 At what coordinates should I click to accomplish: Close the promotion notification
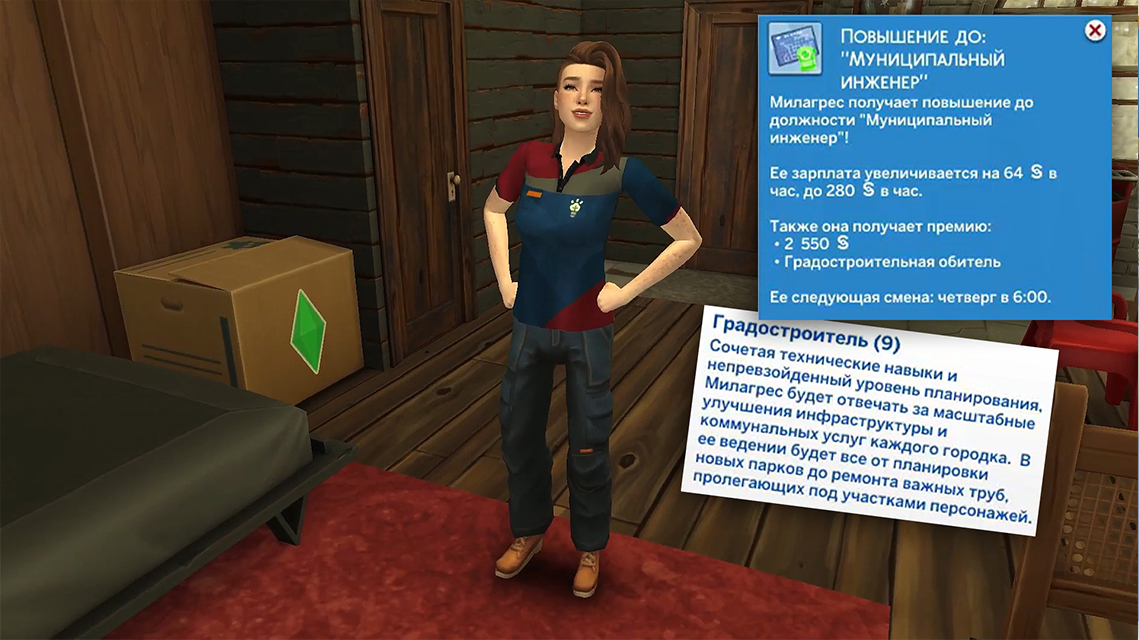pyautogui.click(x=1095, y=31)
